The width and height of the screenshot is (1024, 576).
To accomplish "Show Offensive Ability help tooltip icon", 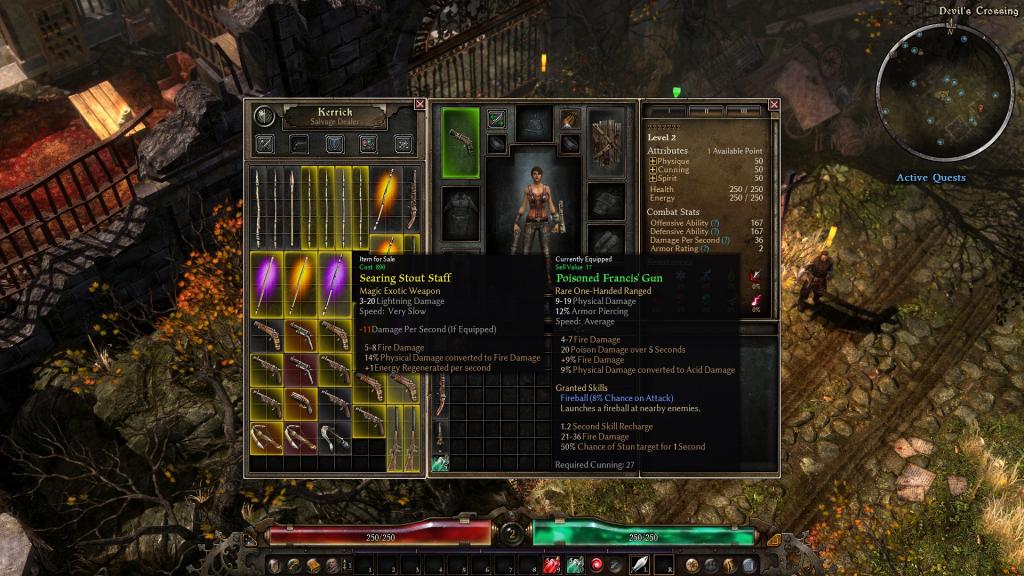I will pos(715,224).
